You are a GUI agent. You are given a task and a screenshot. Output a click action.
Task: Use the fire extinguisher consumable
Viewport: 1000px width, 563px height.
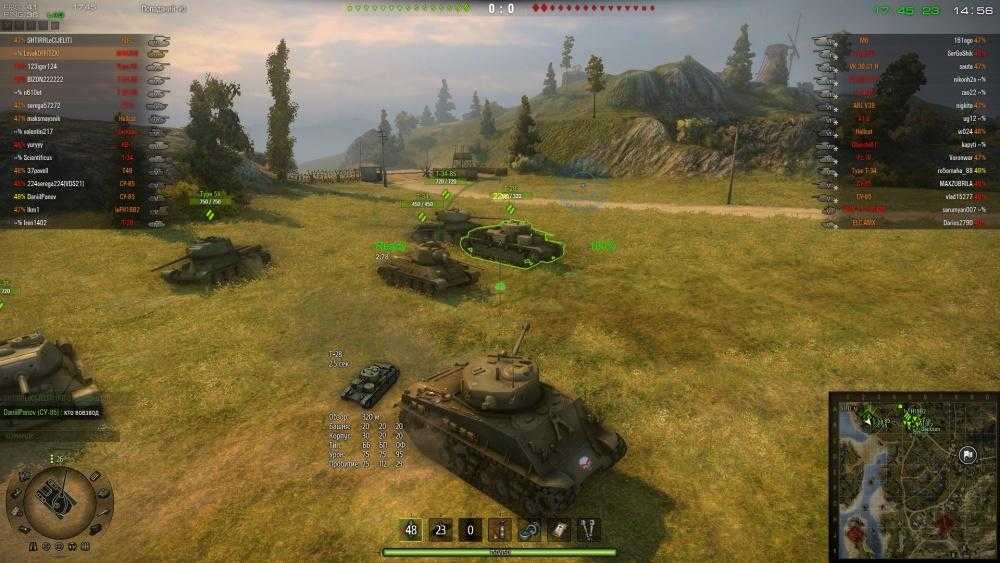click(x=500, y=530)
